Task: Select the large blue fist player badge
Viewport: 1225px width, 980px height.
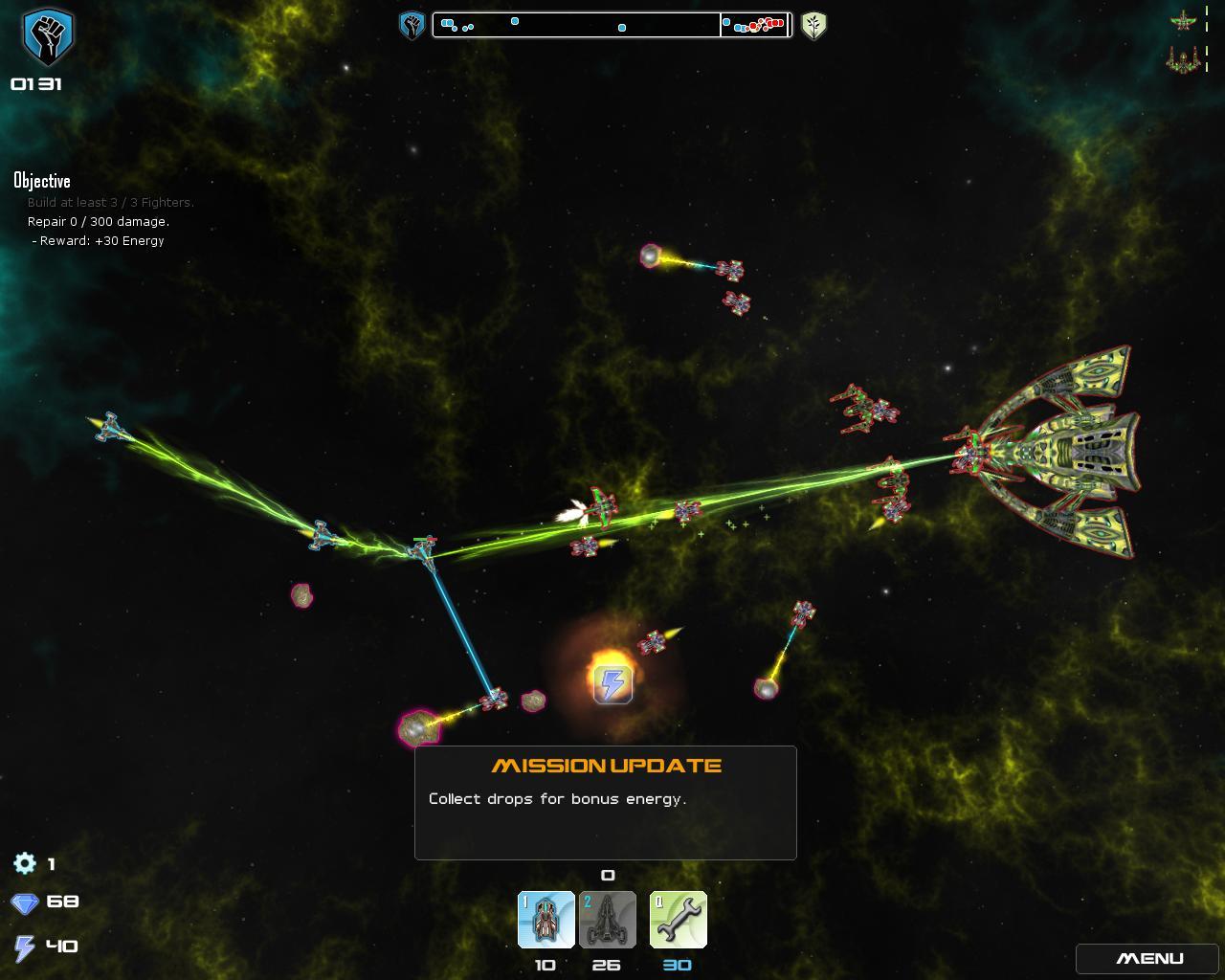Action: pyautogui.click(x=47, y=36)
